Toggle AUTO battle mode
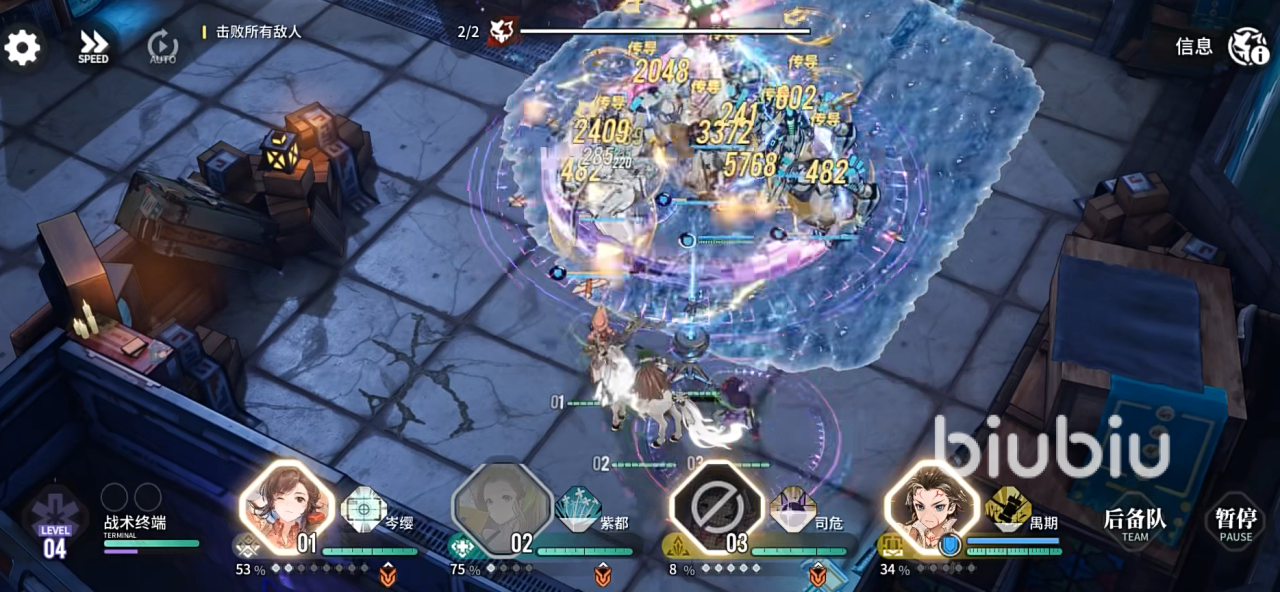Image resolution: width=1280 pixels, height=592 pixels. click(162, 47)
